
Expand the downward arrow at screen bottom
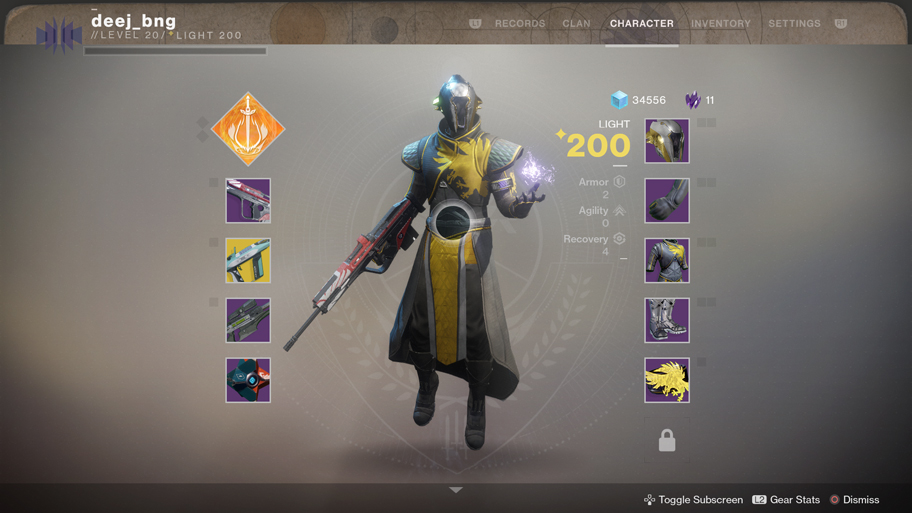[x=456, y=490]
